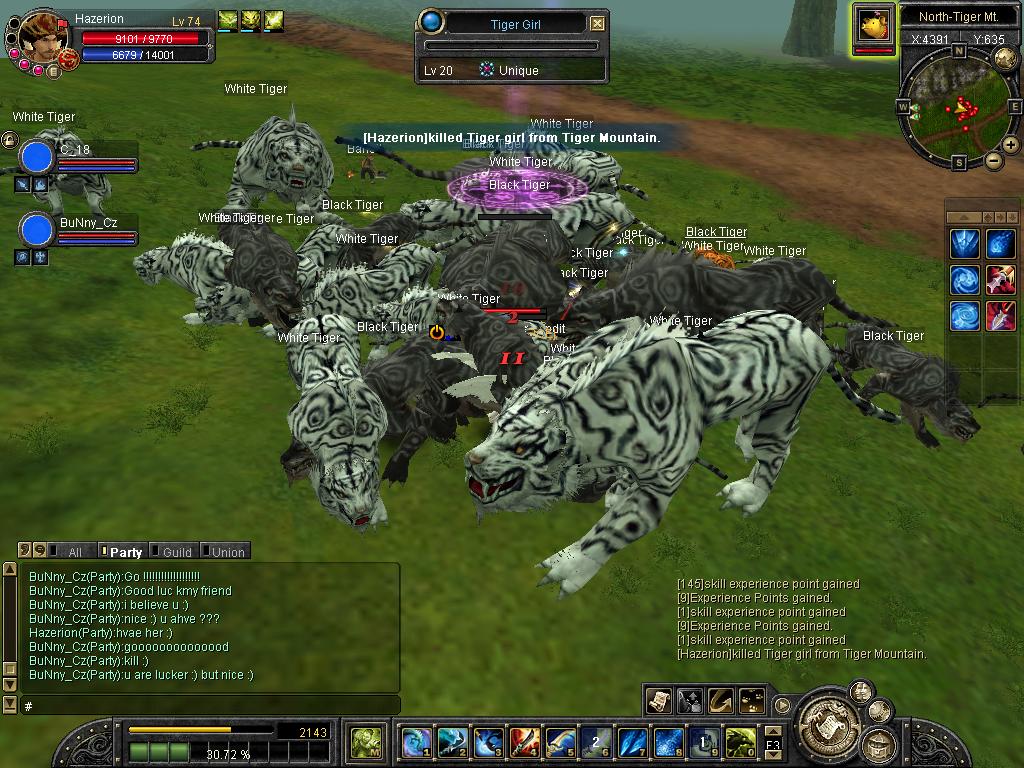Select the Party chat tab

[x=122, y=551]
